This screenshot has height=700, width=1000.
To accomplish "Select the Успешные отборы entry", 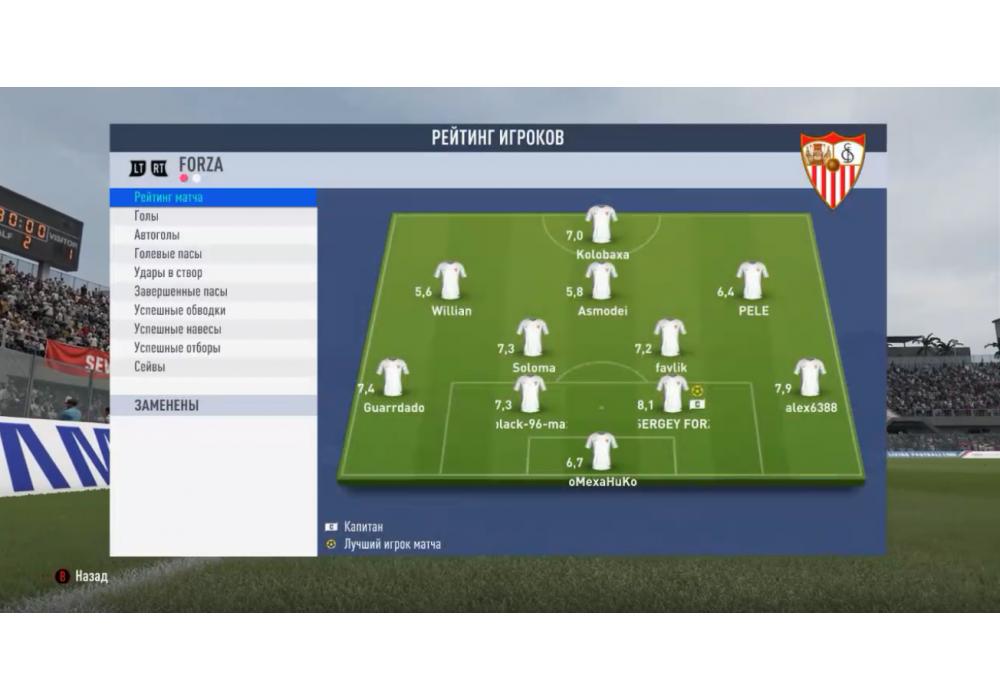I will 177,348.
